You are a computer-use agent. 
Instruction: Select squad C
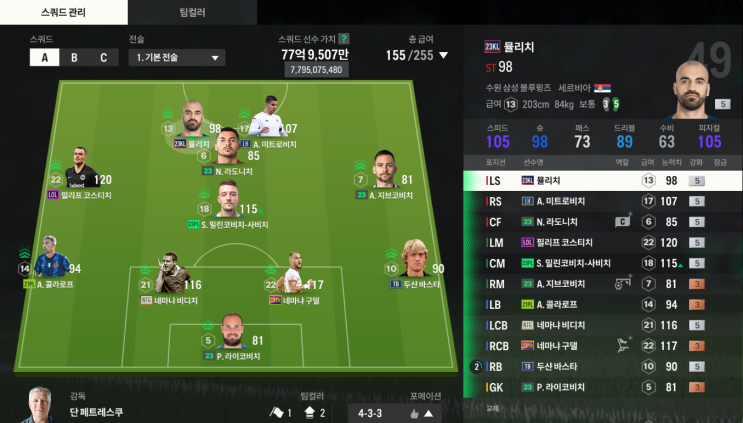pos(102,57)
